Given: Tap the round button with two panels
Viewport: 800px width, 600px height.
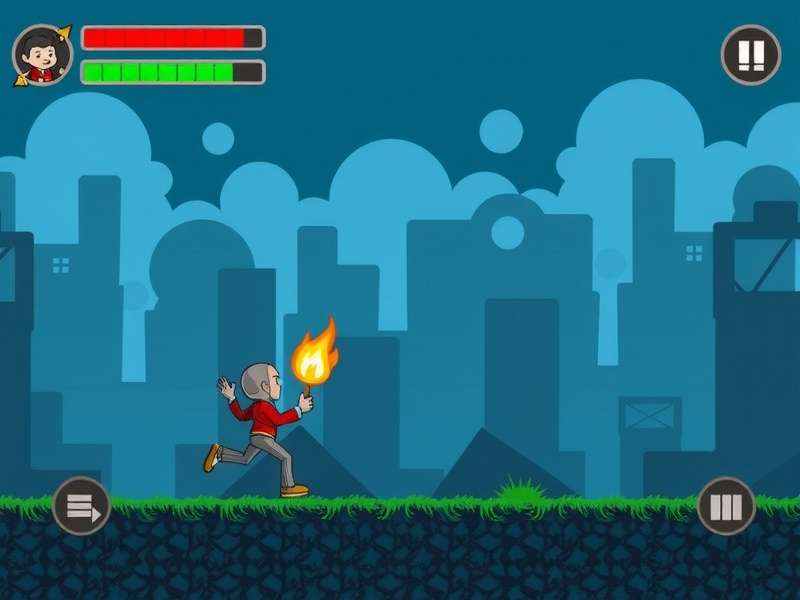Looking at the screenshot, I should tap(726, 506).
